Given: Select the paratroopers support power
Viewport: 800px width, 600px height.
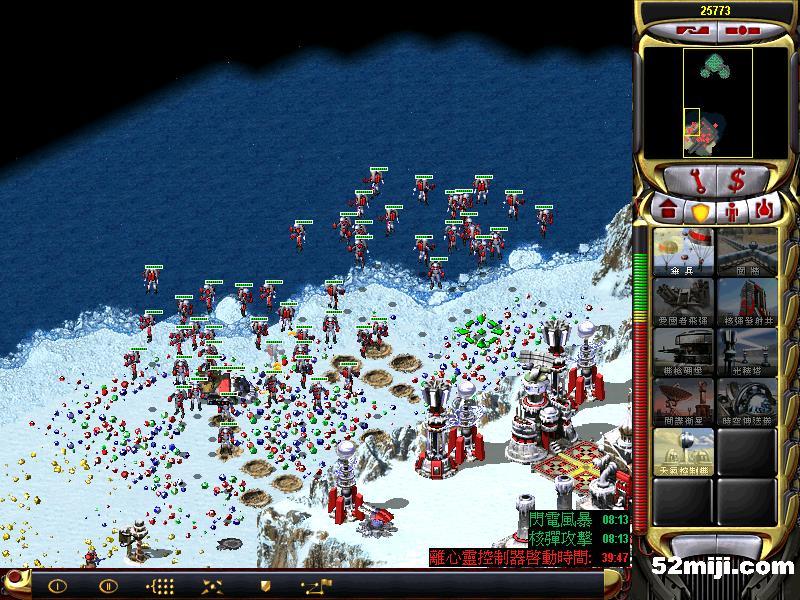Looking at the screenshot, I should [x=684, y=252].
